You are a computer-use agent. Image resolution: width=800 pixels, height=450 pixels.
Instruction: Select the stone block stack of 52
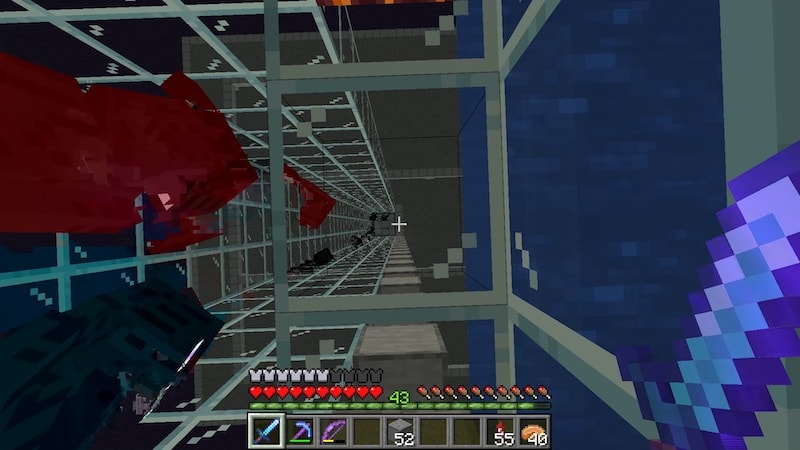[x=400, y=432]
